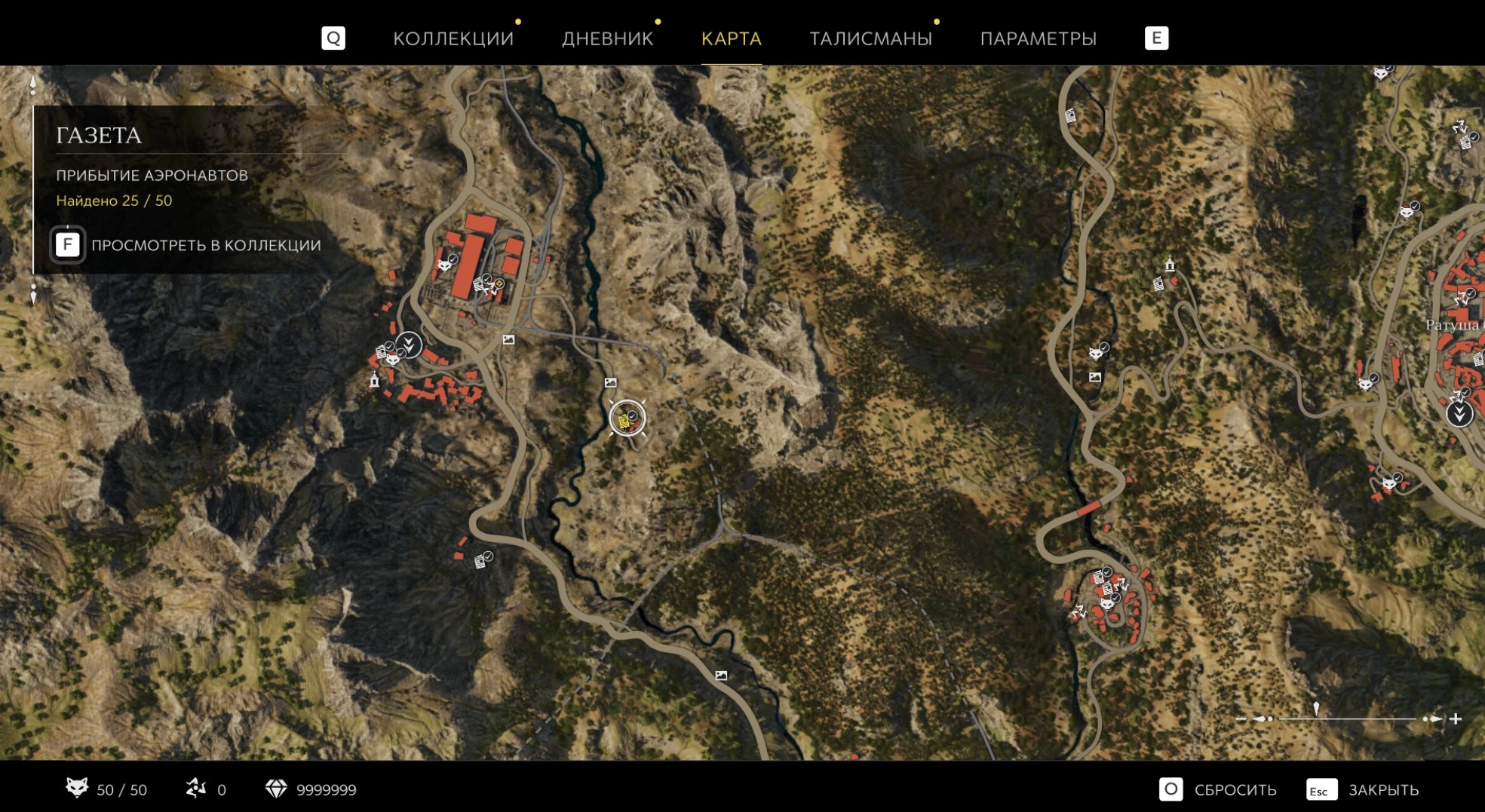1485x812 pixels.
Task: Click the map zoom-out minus button
Action: tap(1241, 719)
